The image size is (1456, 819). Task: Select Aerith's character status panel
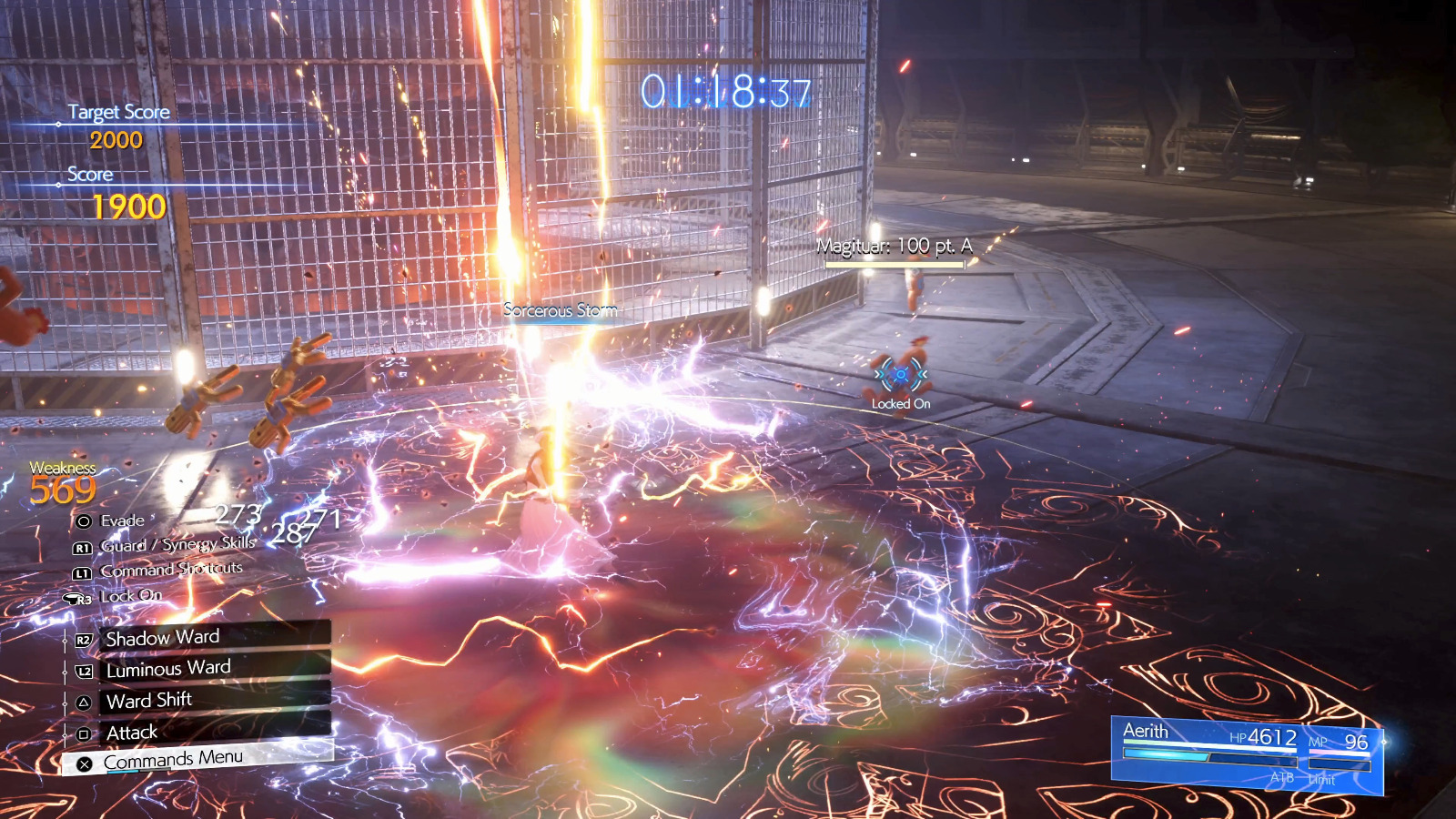(1247, 754)
